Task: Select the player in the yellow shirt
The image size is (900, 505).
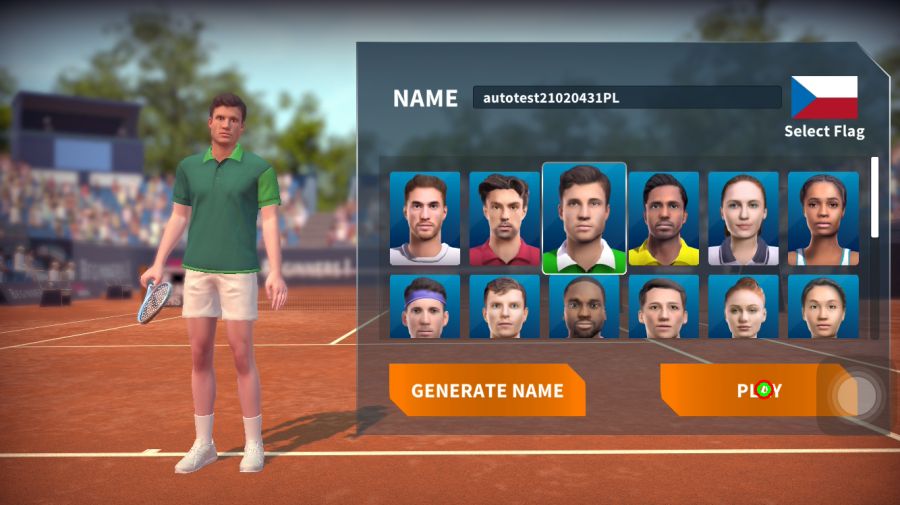Action: click(664, 219)
